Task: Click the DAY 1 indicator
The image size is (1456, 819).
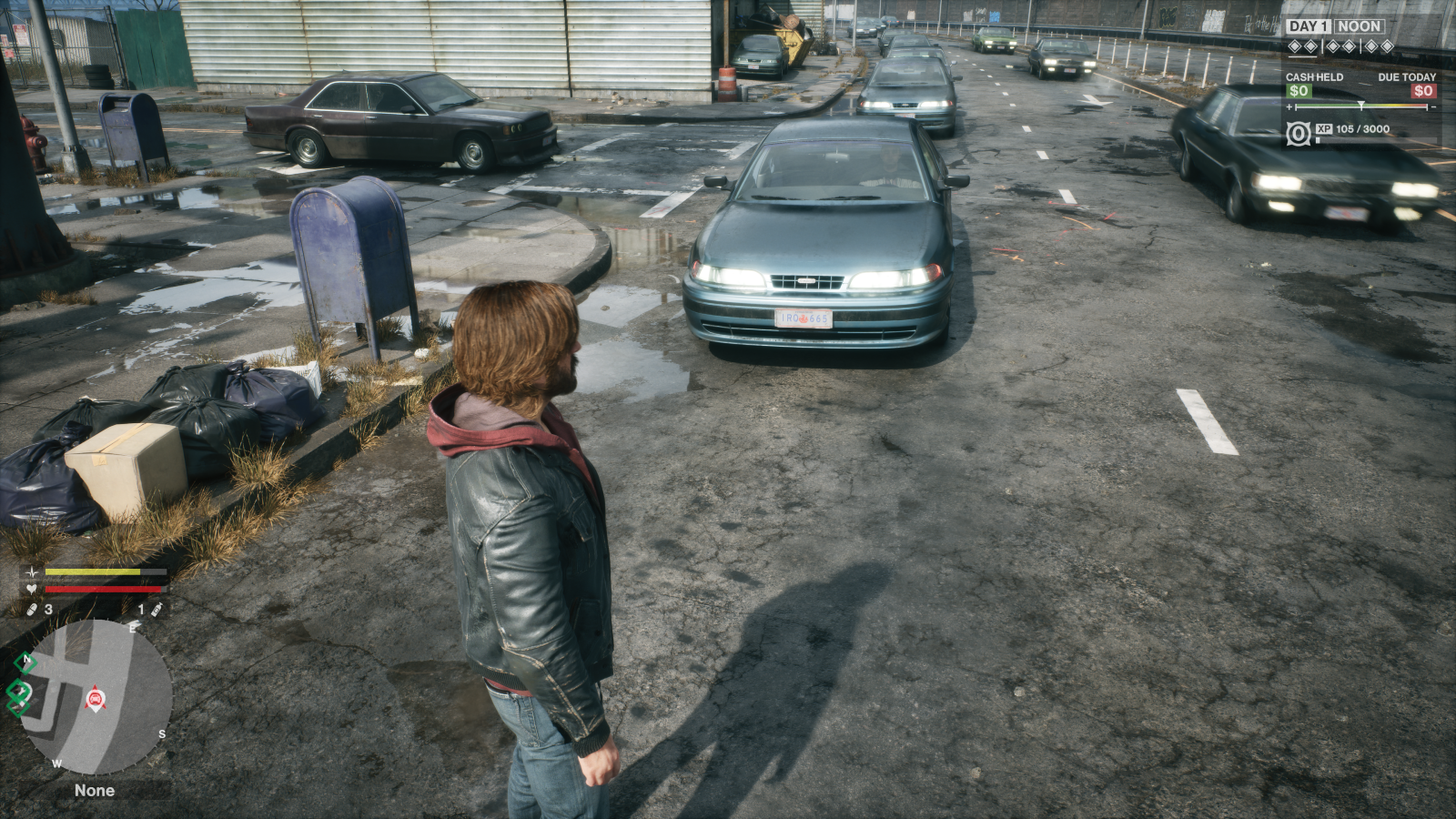Action: click(1309, 26)
